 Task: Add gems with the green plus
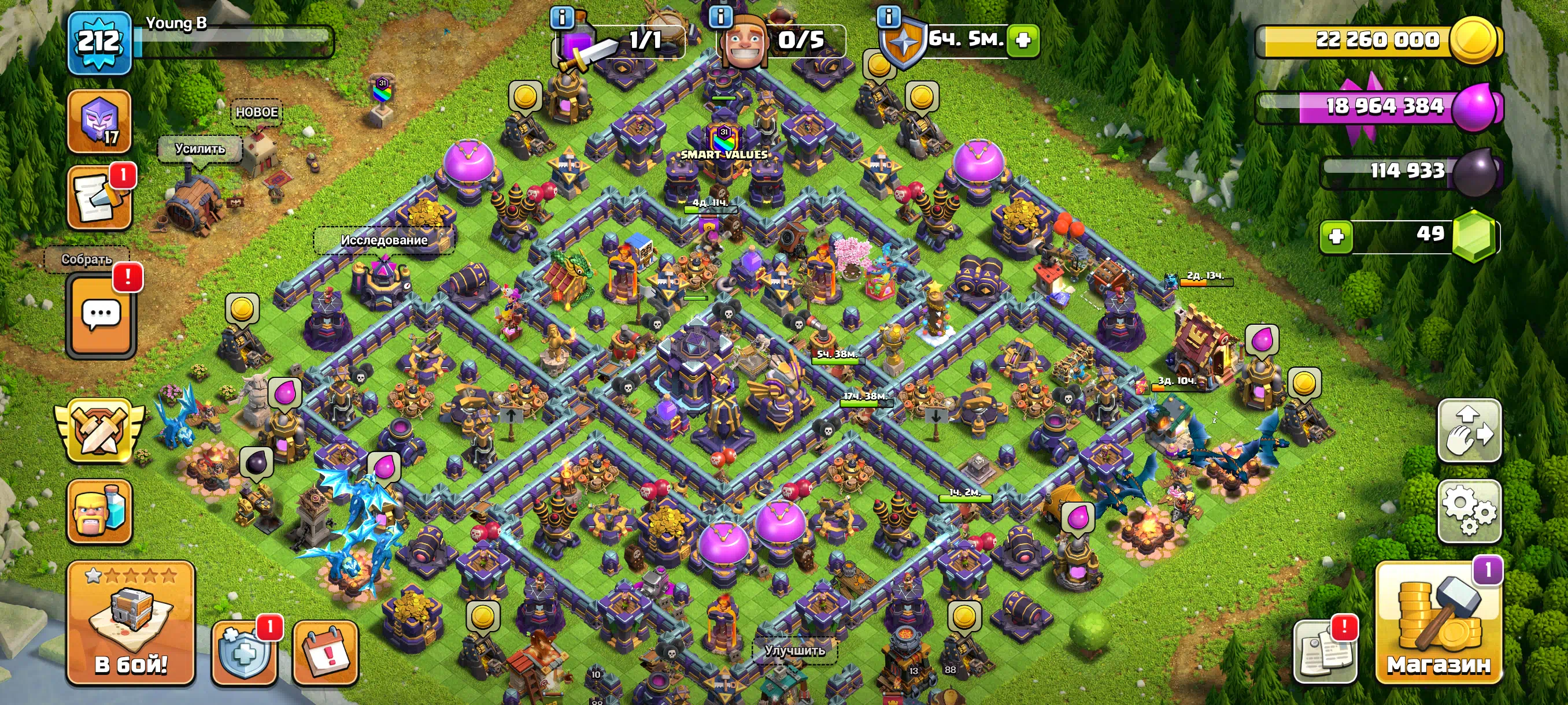(1336, 236)
